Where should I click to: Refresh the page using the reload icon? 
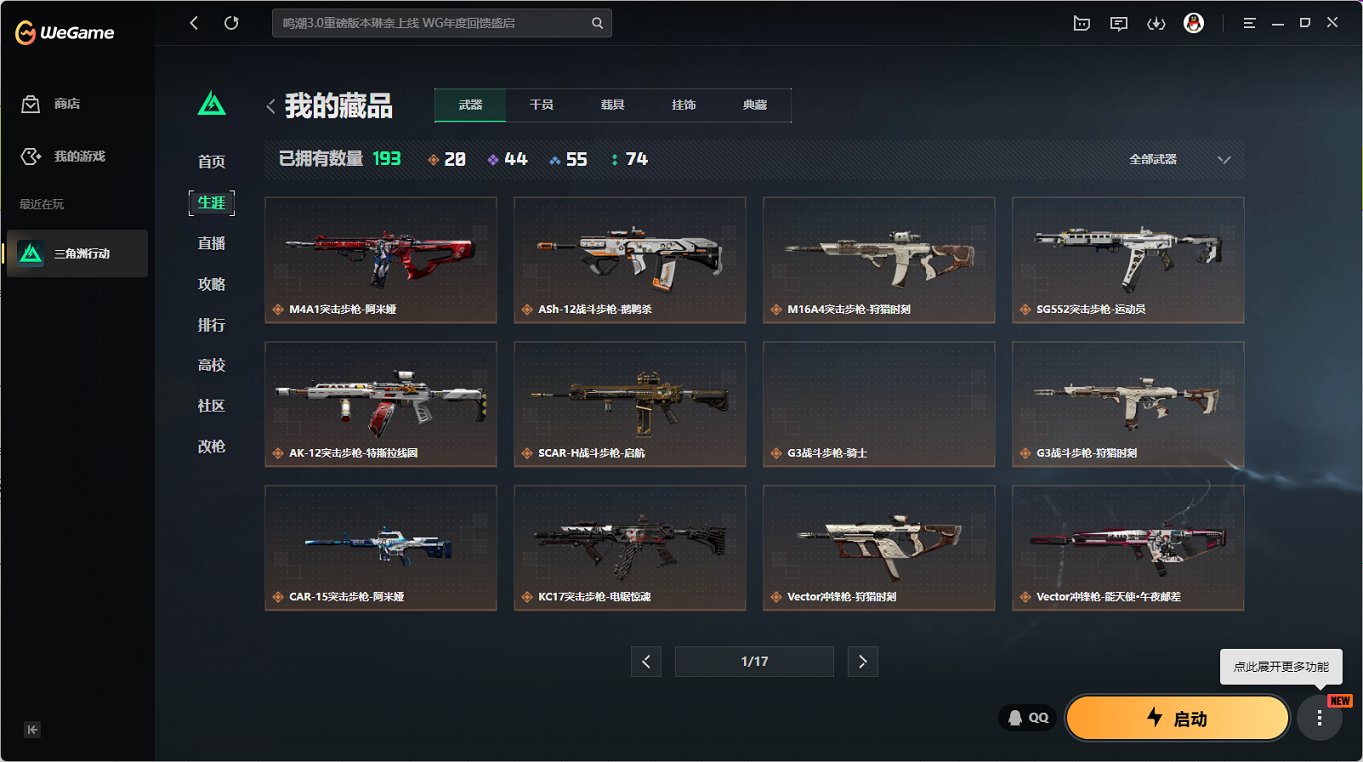pos(234,22)
